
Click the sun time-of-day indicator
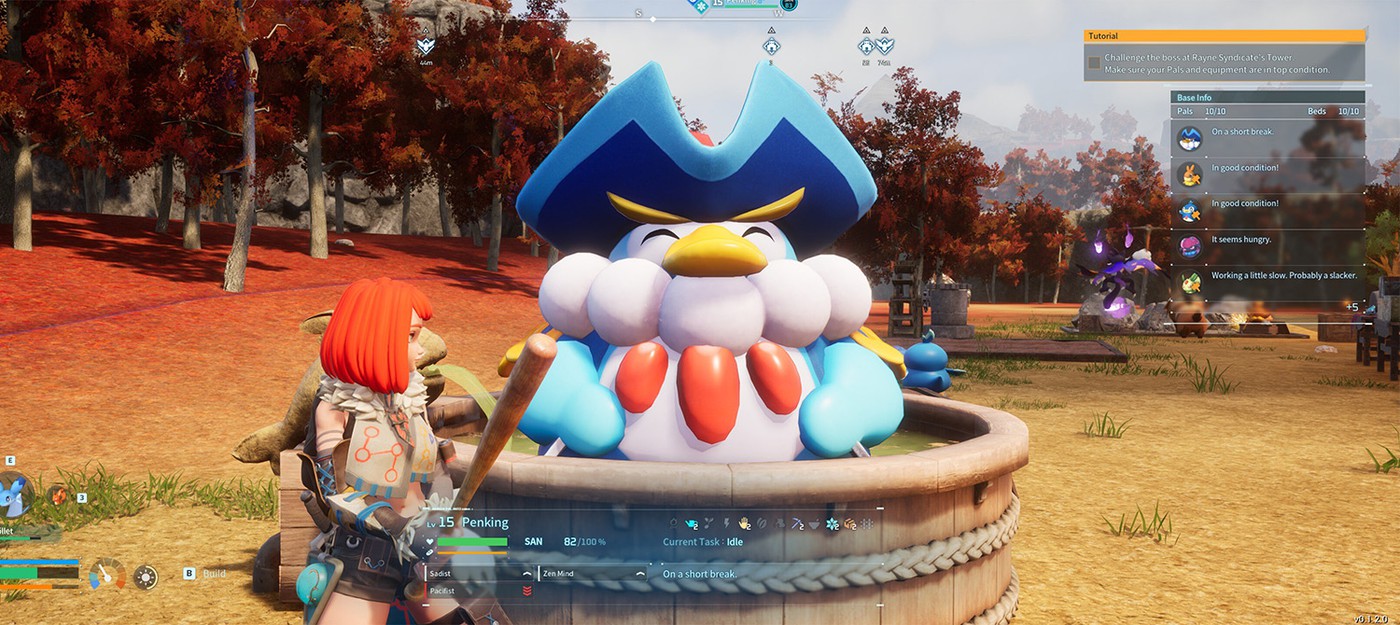pos(146,577)
